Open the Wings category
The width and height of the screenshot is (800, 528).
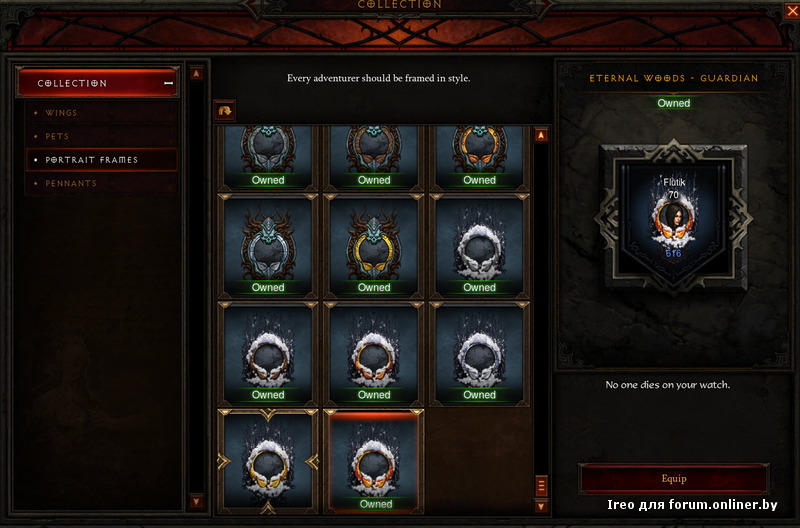point(62,113)
